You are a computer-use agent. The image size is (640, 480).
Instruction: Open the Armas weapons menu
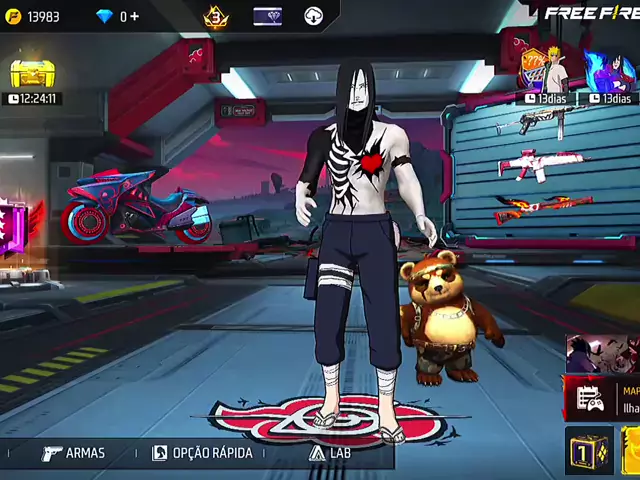pos(73,453)
